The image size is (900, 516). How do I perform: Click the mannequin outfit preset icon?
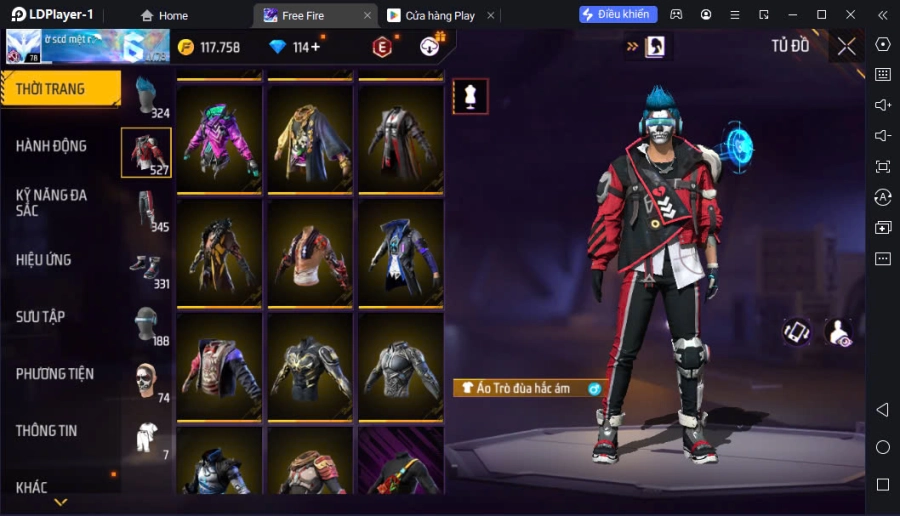pos(470,96)
